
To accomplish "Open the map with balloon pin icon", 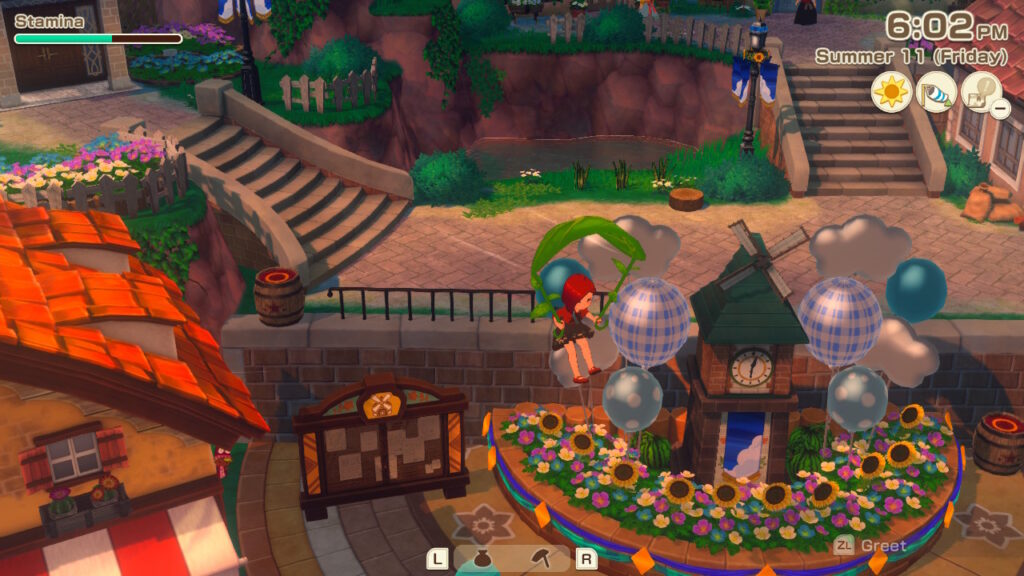I will tap(980, 92).
